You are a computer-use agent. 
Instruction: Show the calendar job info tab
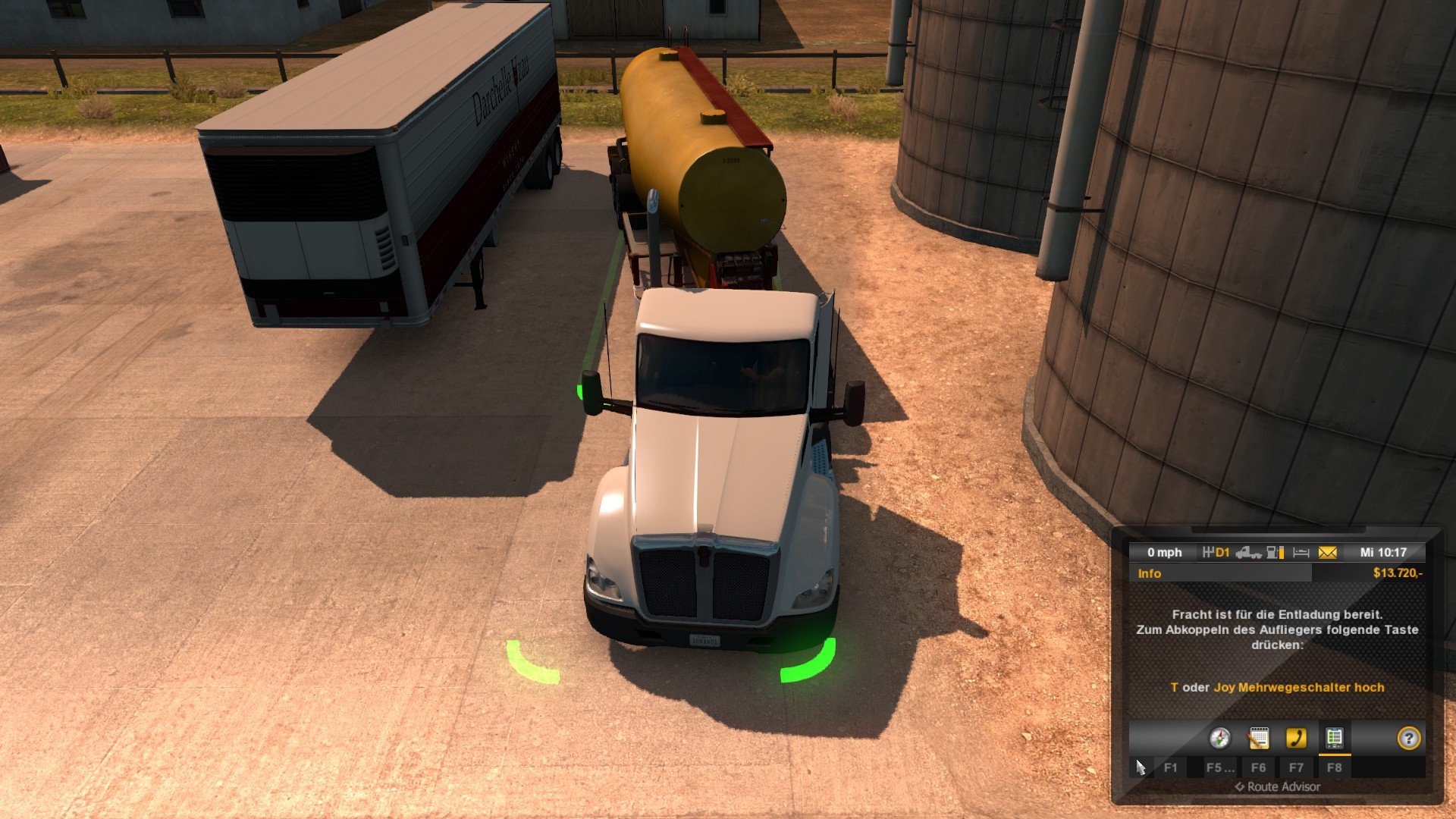pos(1258,738)
